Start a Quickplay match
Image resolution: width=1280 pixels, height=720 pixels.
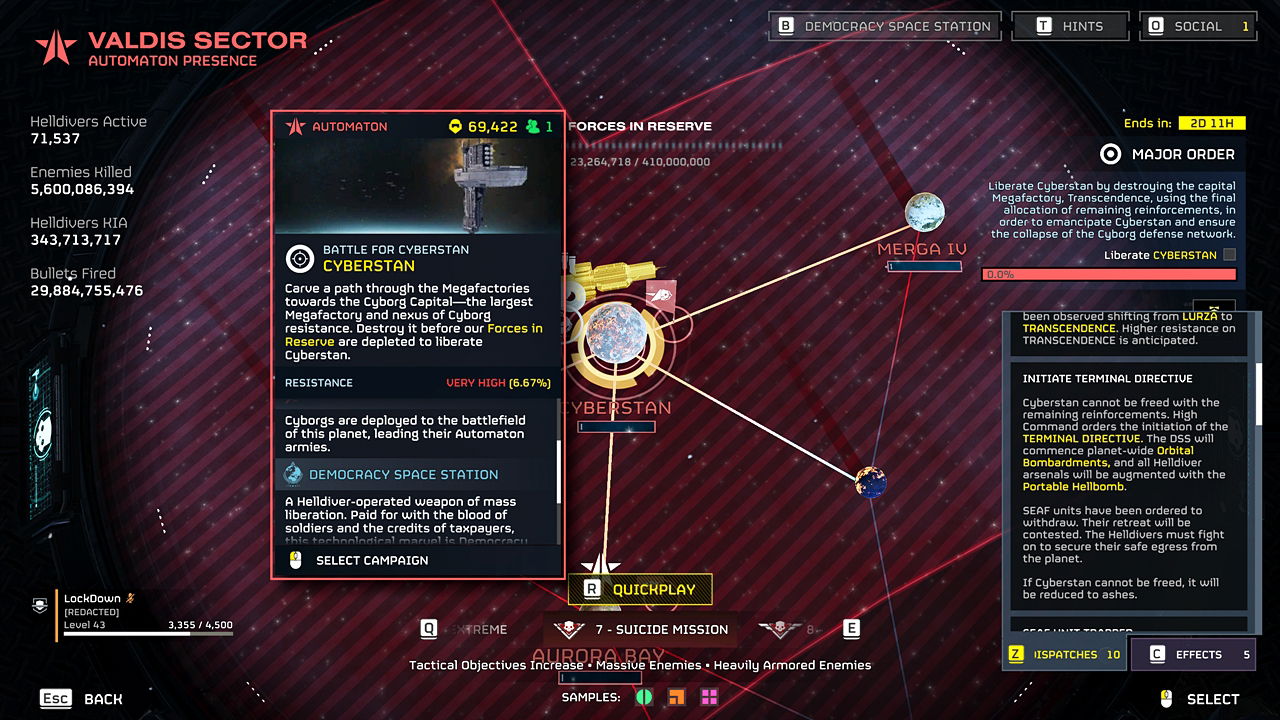point(640,590)
